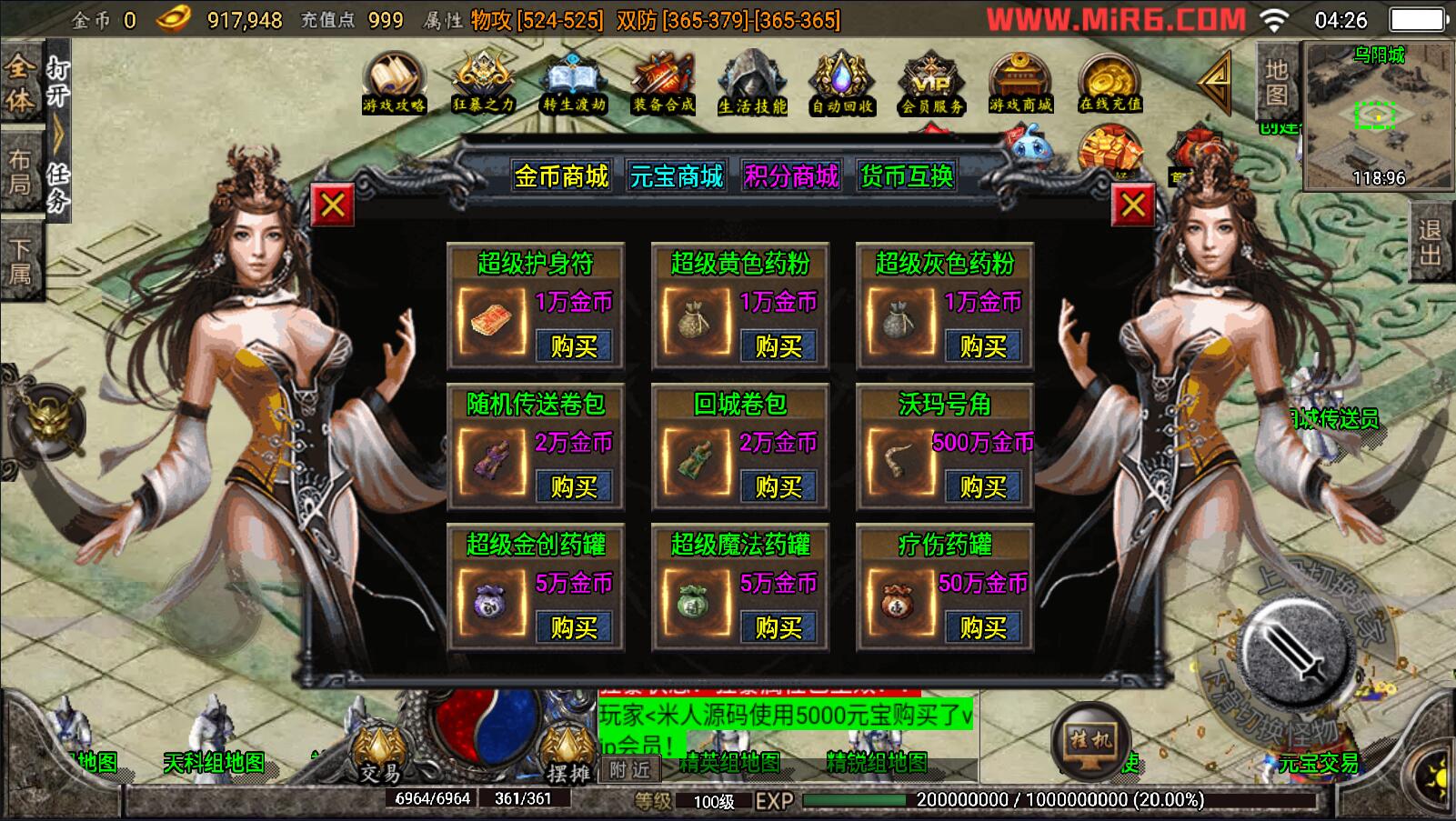Tap the 退出 exit button

click(x=1431, y=242)
